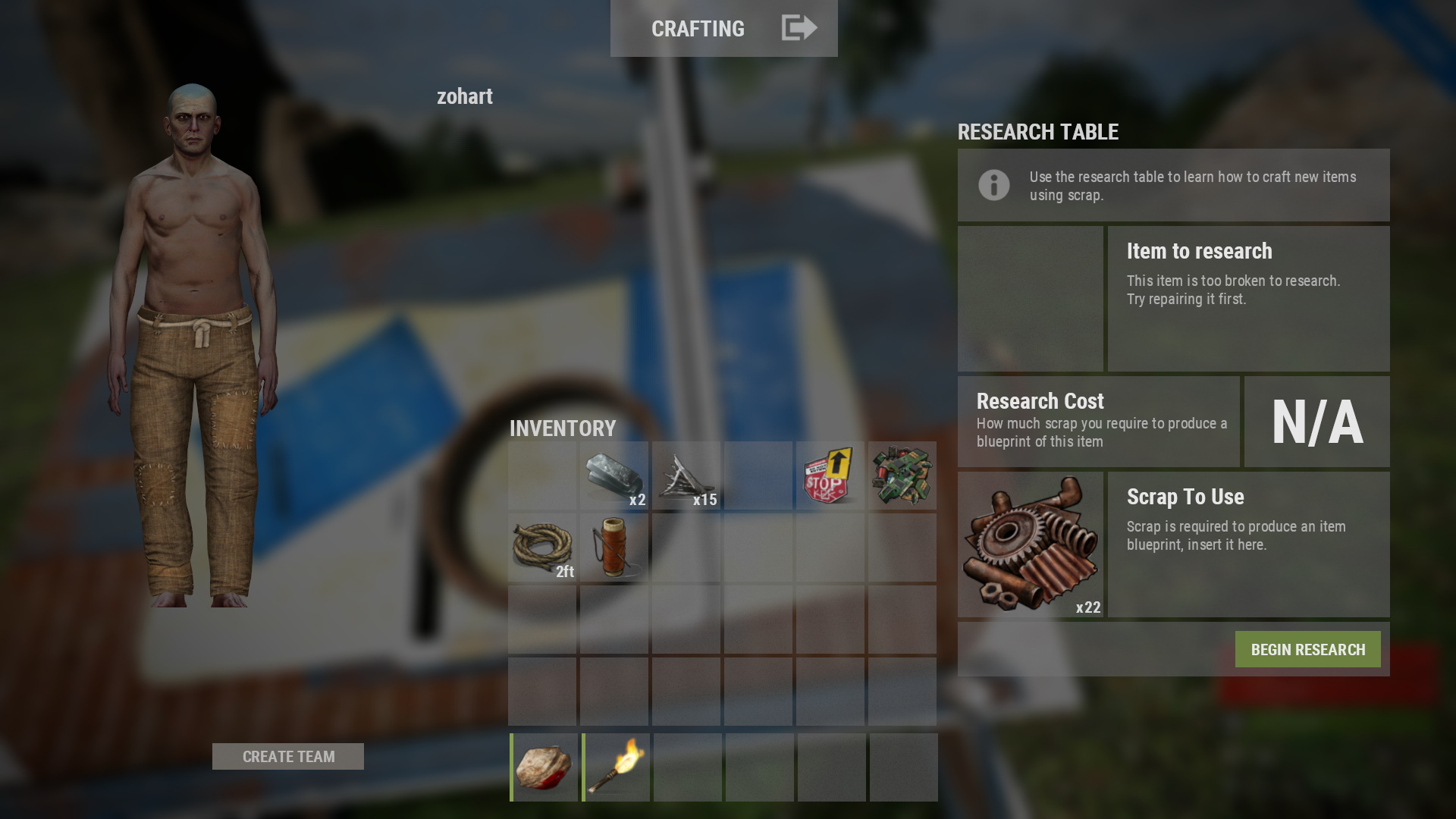Viewport: 1456px width, 819px height.
Task: Click the empty Item to research slot
Action: coord(1030,299)
